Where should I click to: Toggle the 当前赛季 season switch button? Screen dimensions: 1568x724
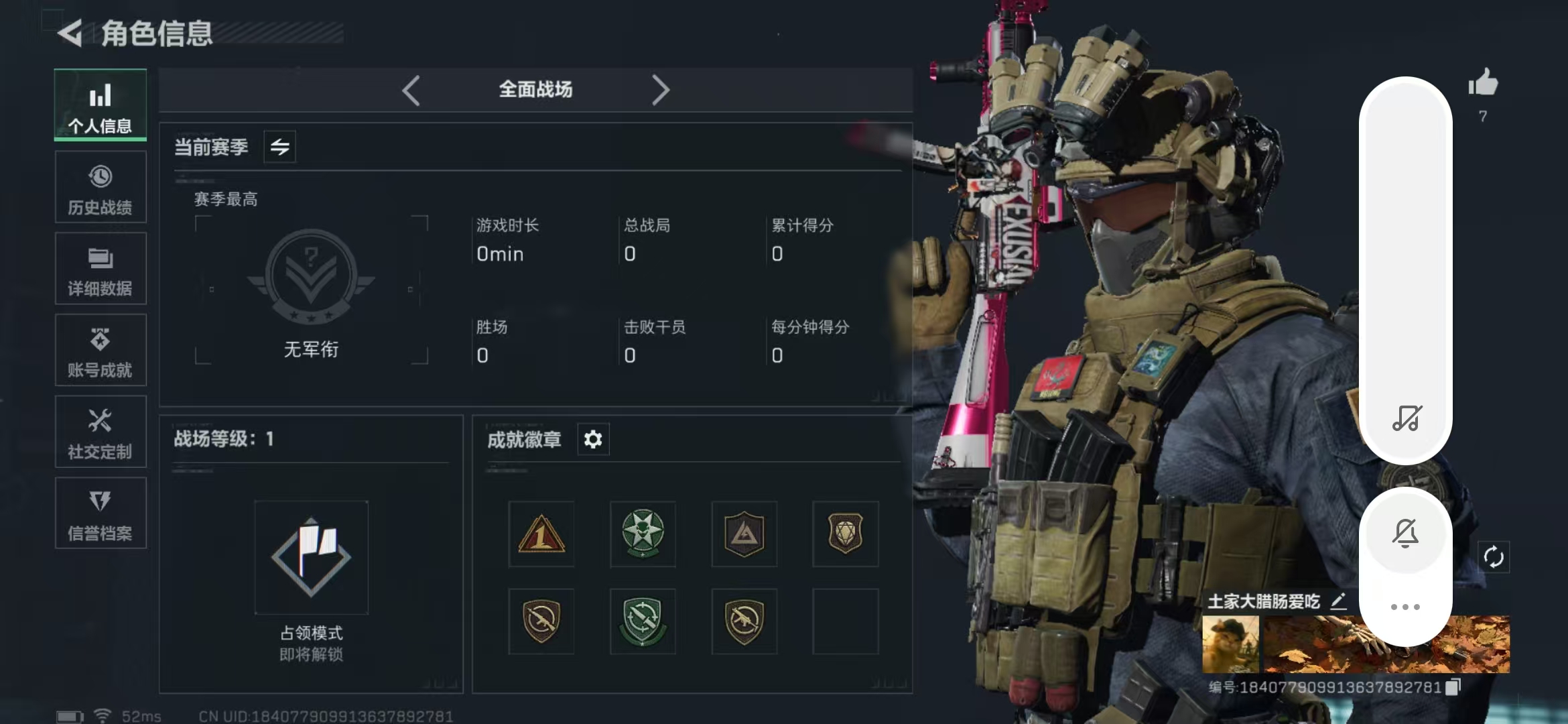click(279, 146)
